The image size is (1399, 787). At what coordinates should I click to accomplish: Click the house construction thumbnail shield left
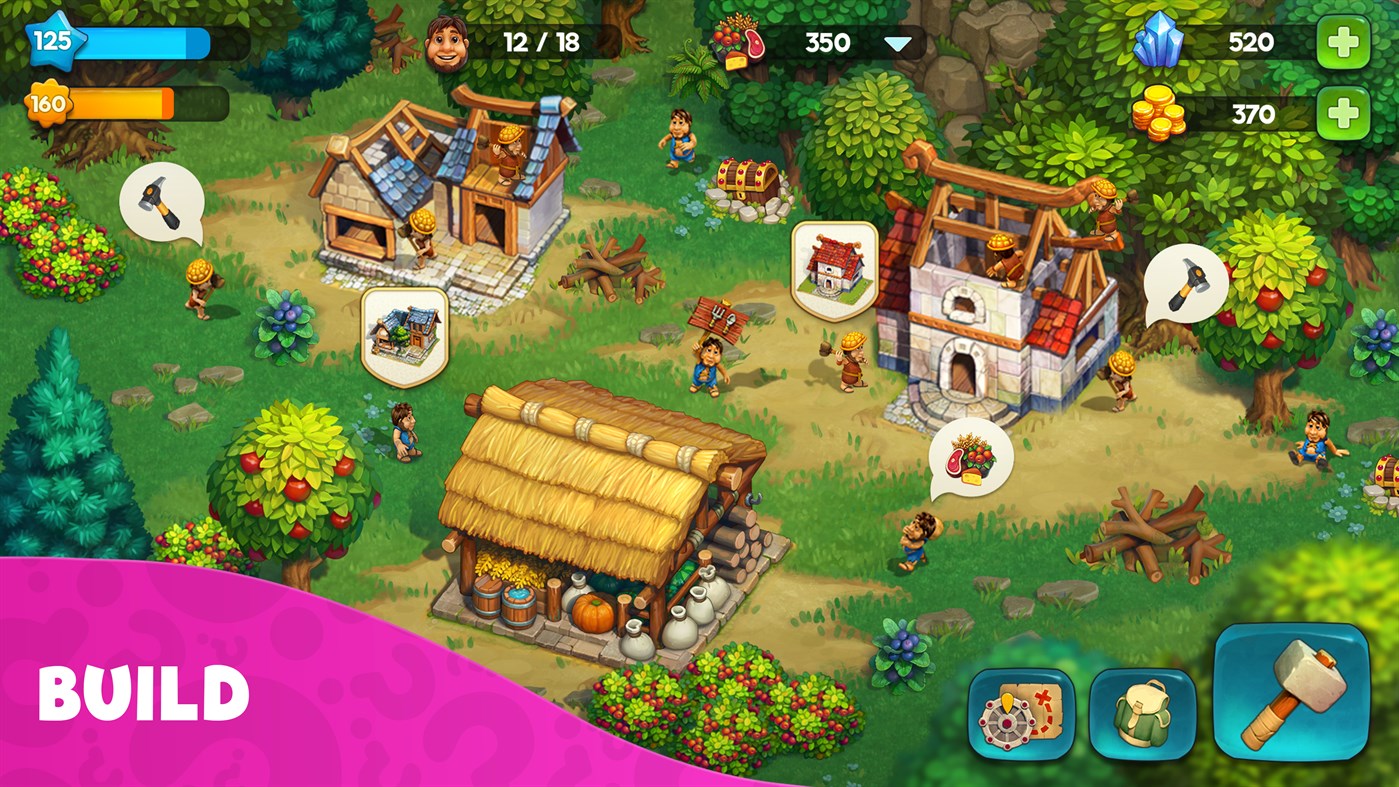click(x=404, y=336)
